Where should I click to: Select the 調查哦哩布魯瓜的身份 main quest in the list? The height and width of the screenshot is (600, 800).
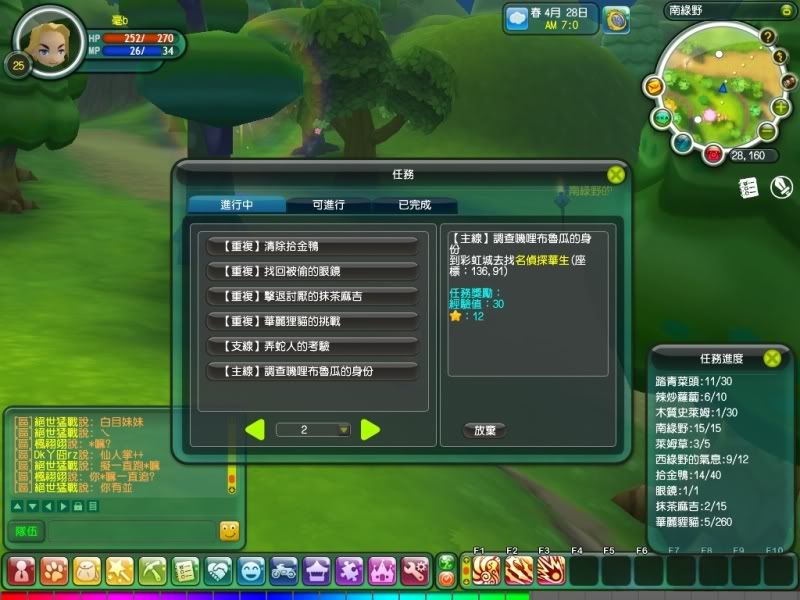click(x=311, y=370)
